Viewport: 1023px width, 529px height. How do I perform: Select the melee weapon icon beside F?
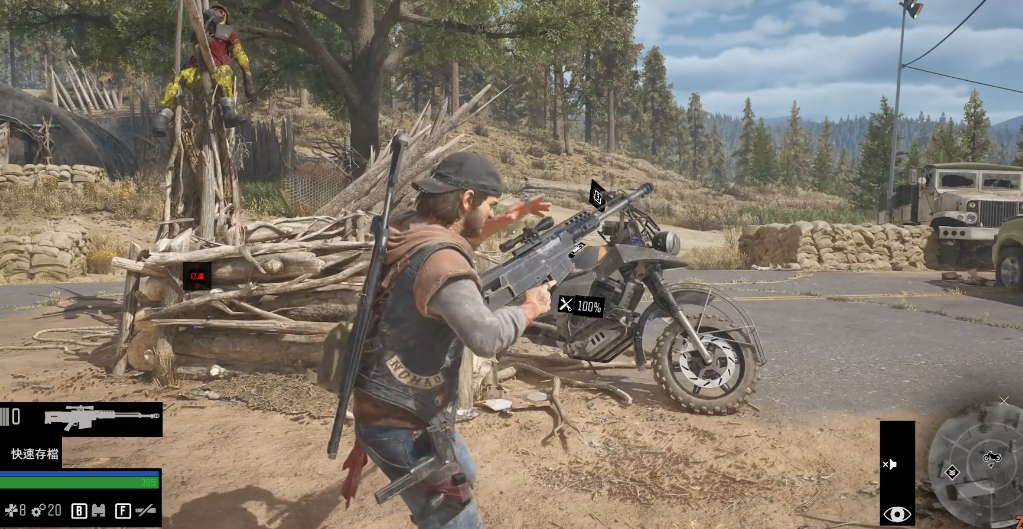pos(146,511)
